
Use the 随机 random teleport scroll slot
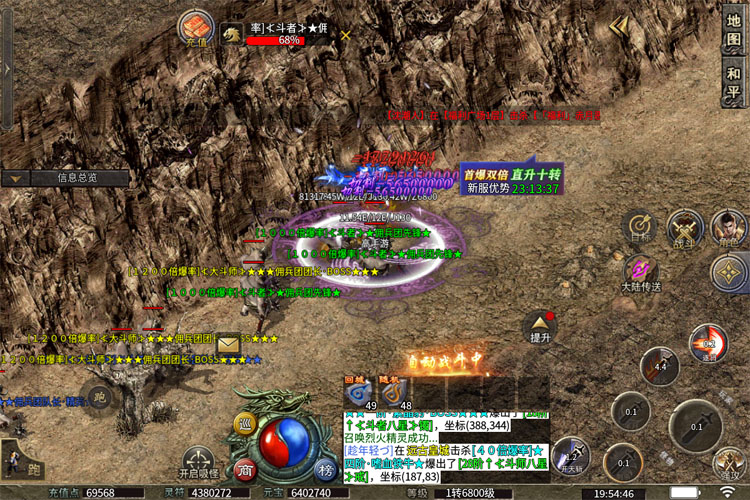[x=399, y=391]
